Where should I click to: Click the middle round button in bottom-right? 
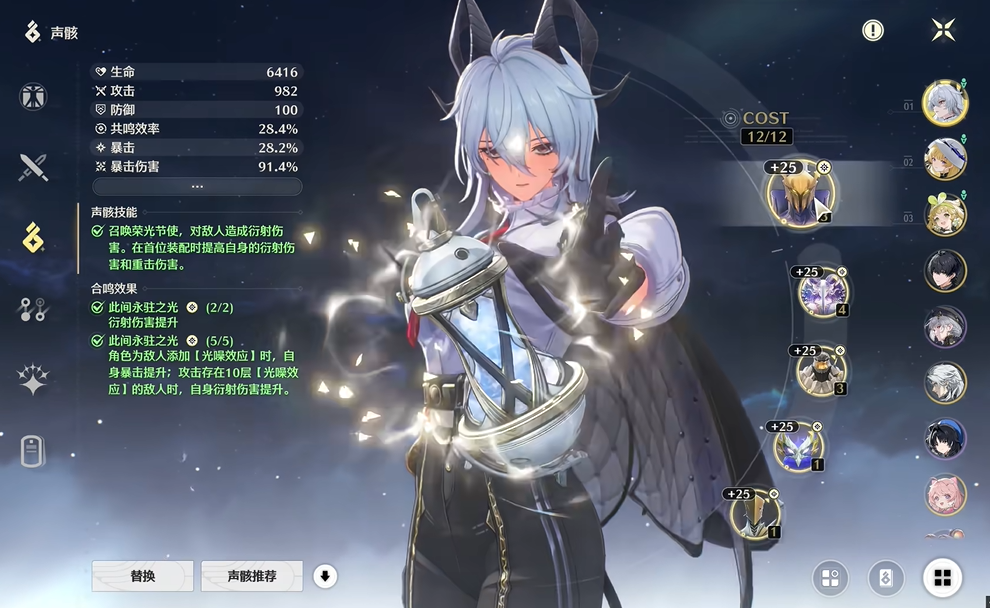tap(886, 577)
